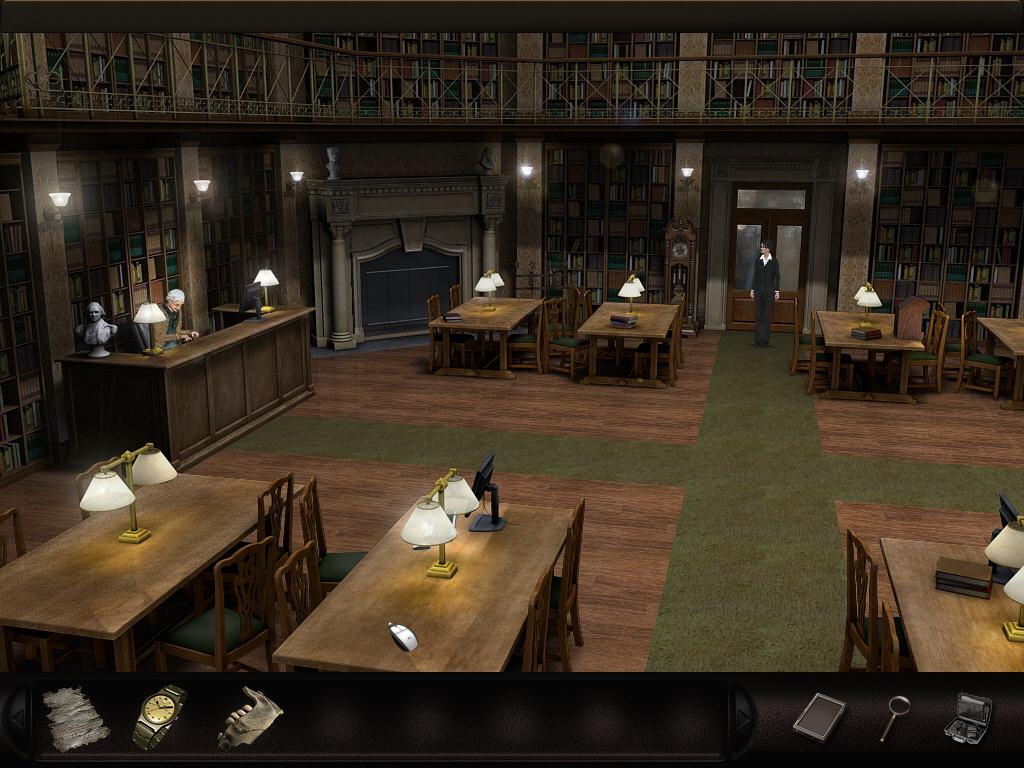Screen dimensions: 1024x768
Task: Click the inventory left scroll arrow
Action: [17, 717]
